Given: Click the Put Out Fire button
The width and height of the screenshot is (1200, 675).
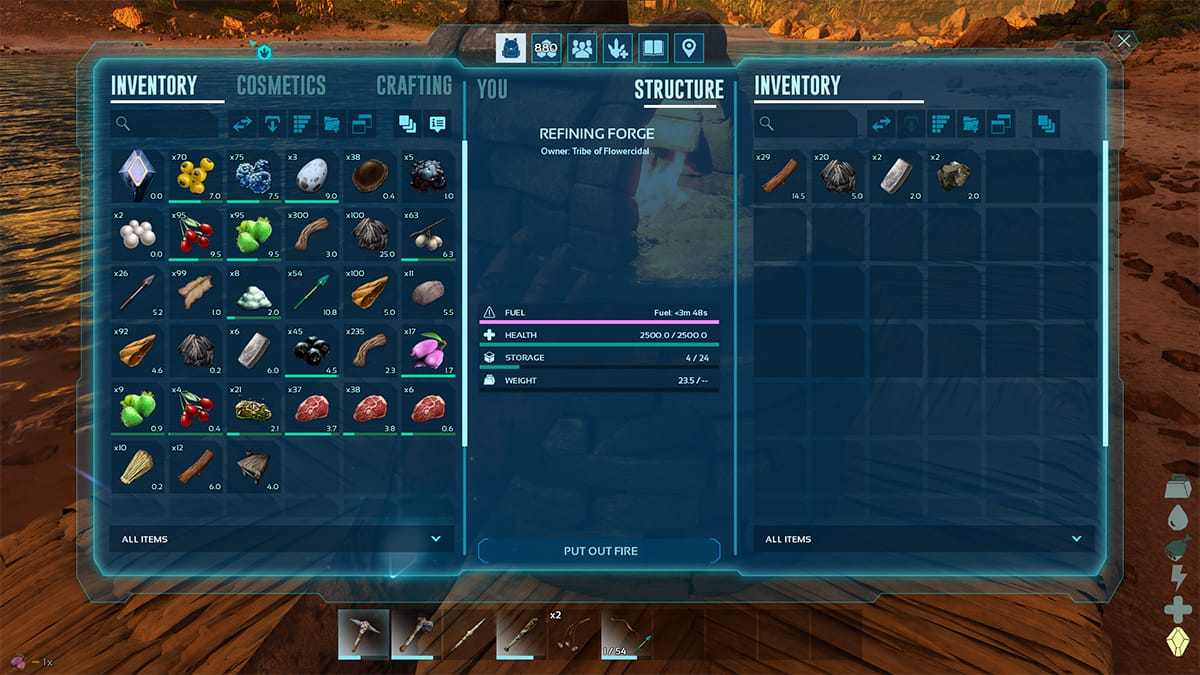Looking at the screenshot, I should coord(600,551).
